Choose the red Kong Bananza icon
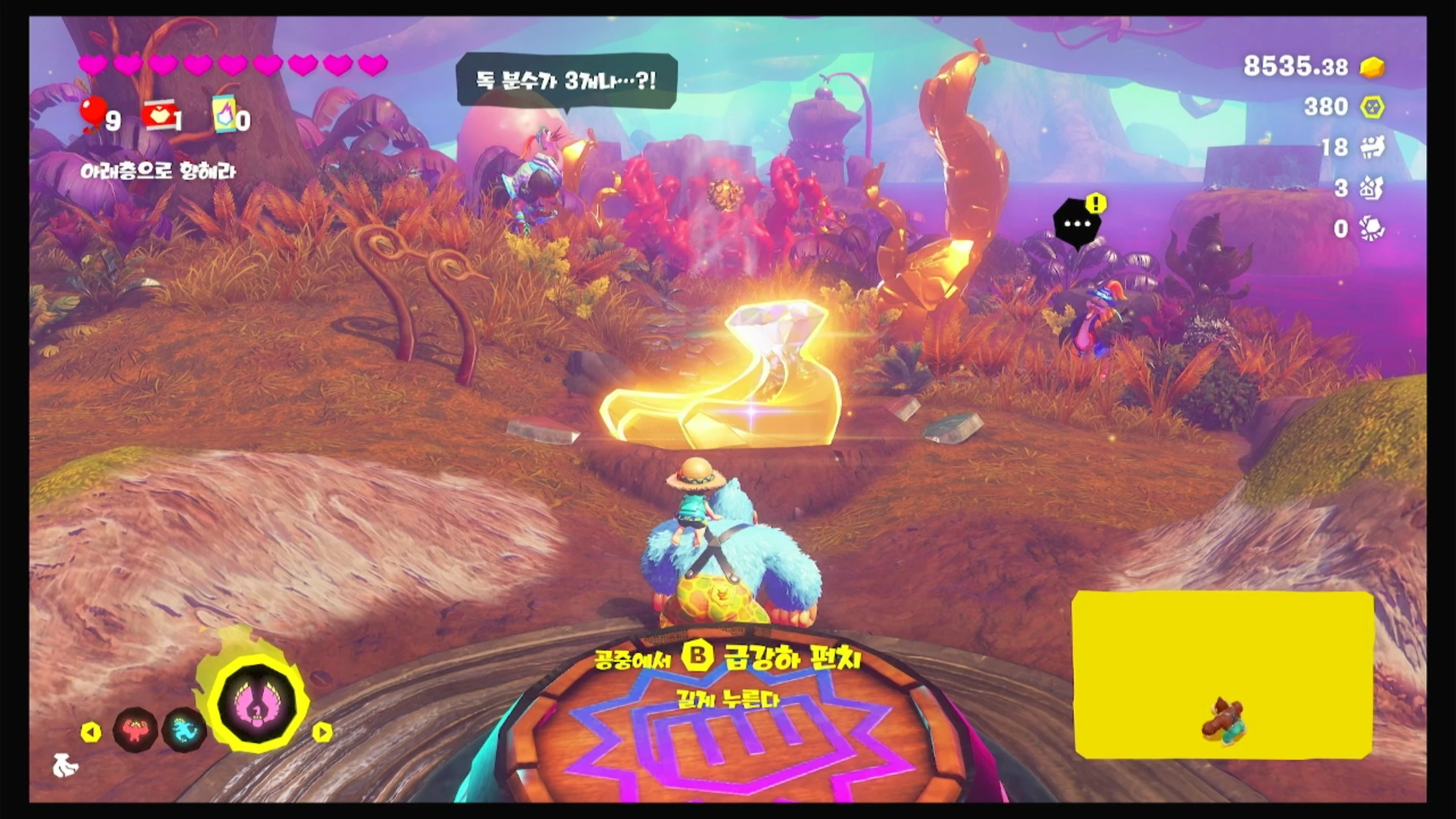The width and height of the screenshot is (1456, 819). (x=134, y=729)
